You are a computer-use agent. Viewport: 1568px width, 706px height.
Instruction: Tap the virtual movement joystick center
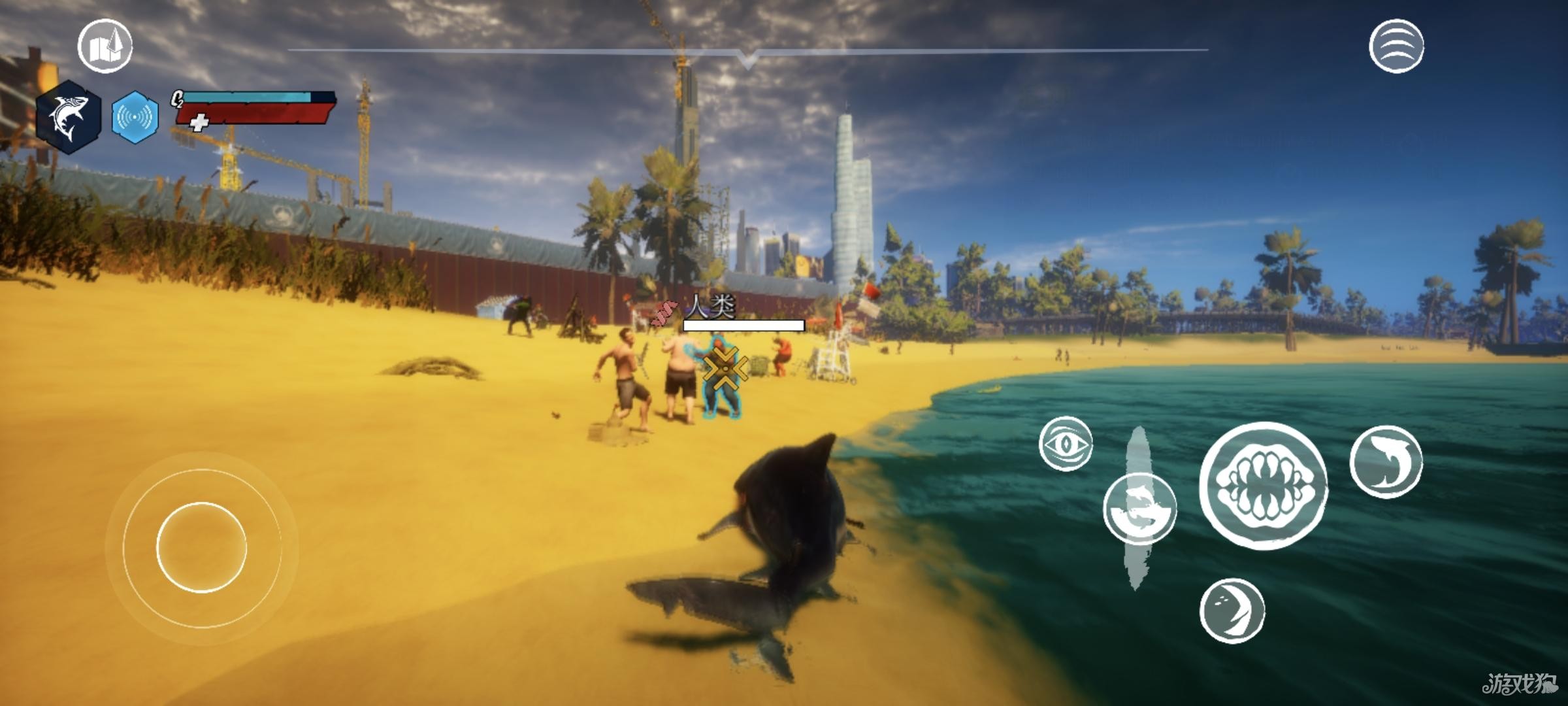coord(201,547)
